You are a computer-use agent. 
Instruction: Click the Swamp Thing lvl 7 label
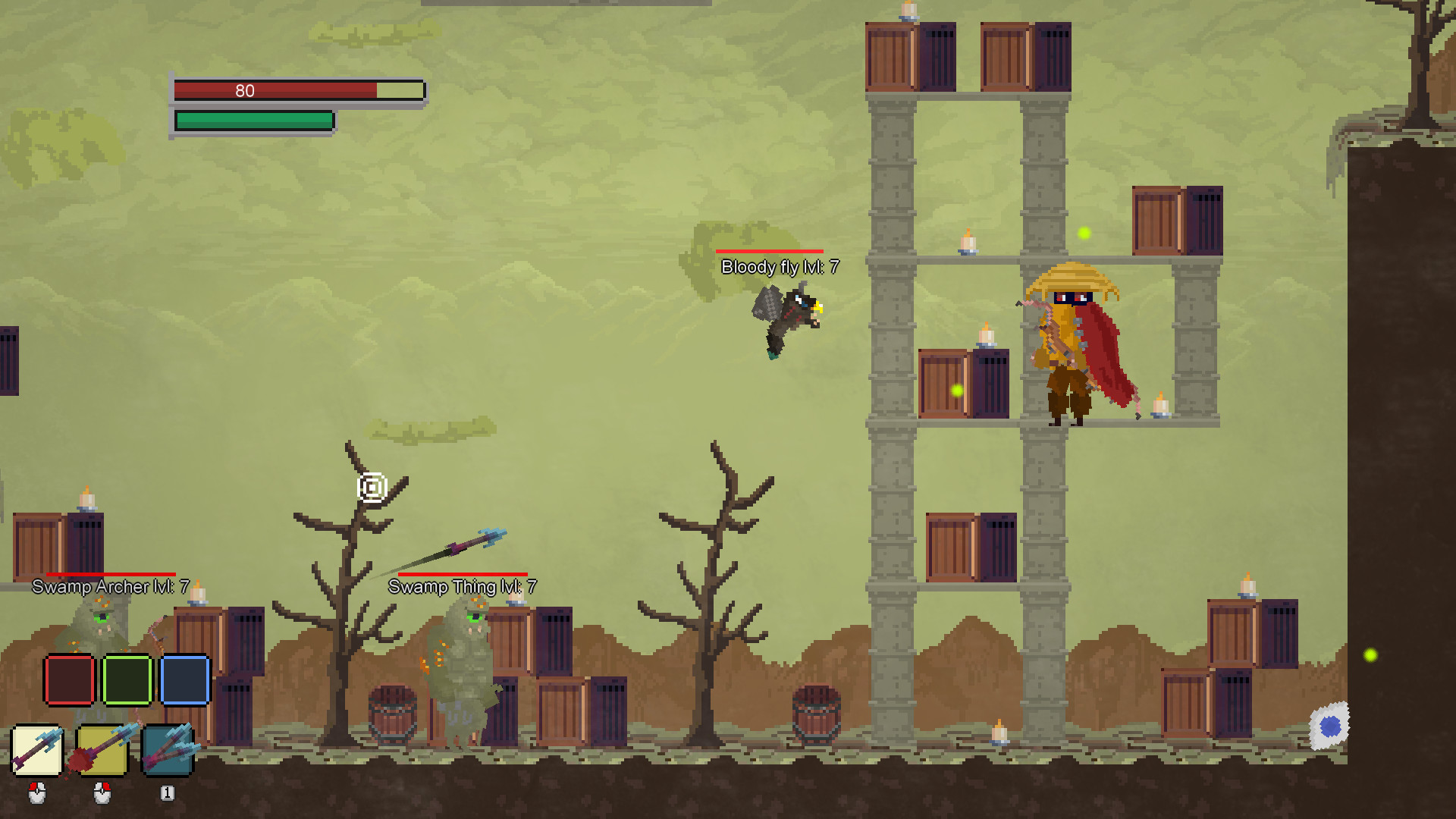coord(462,586)
